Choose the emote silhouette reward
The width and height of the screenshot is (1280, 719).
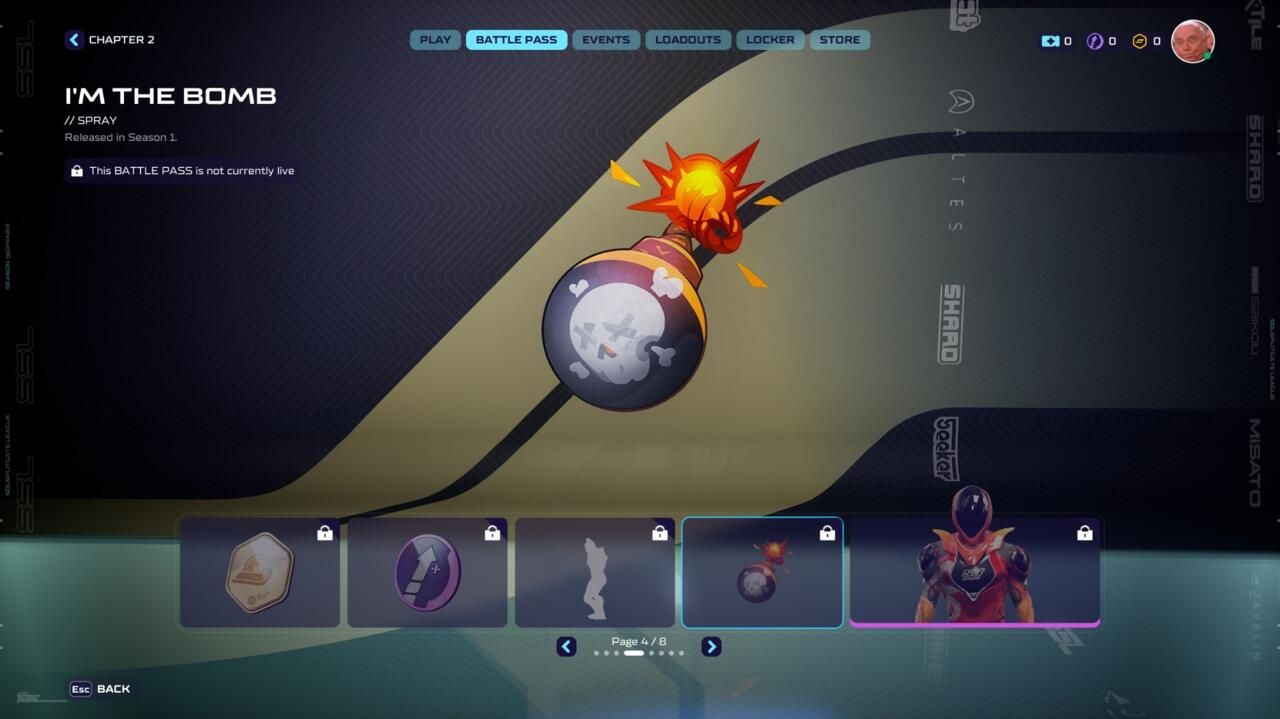point(595,572)
